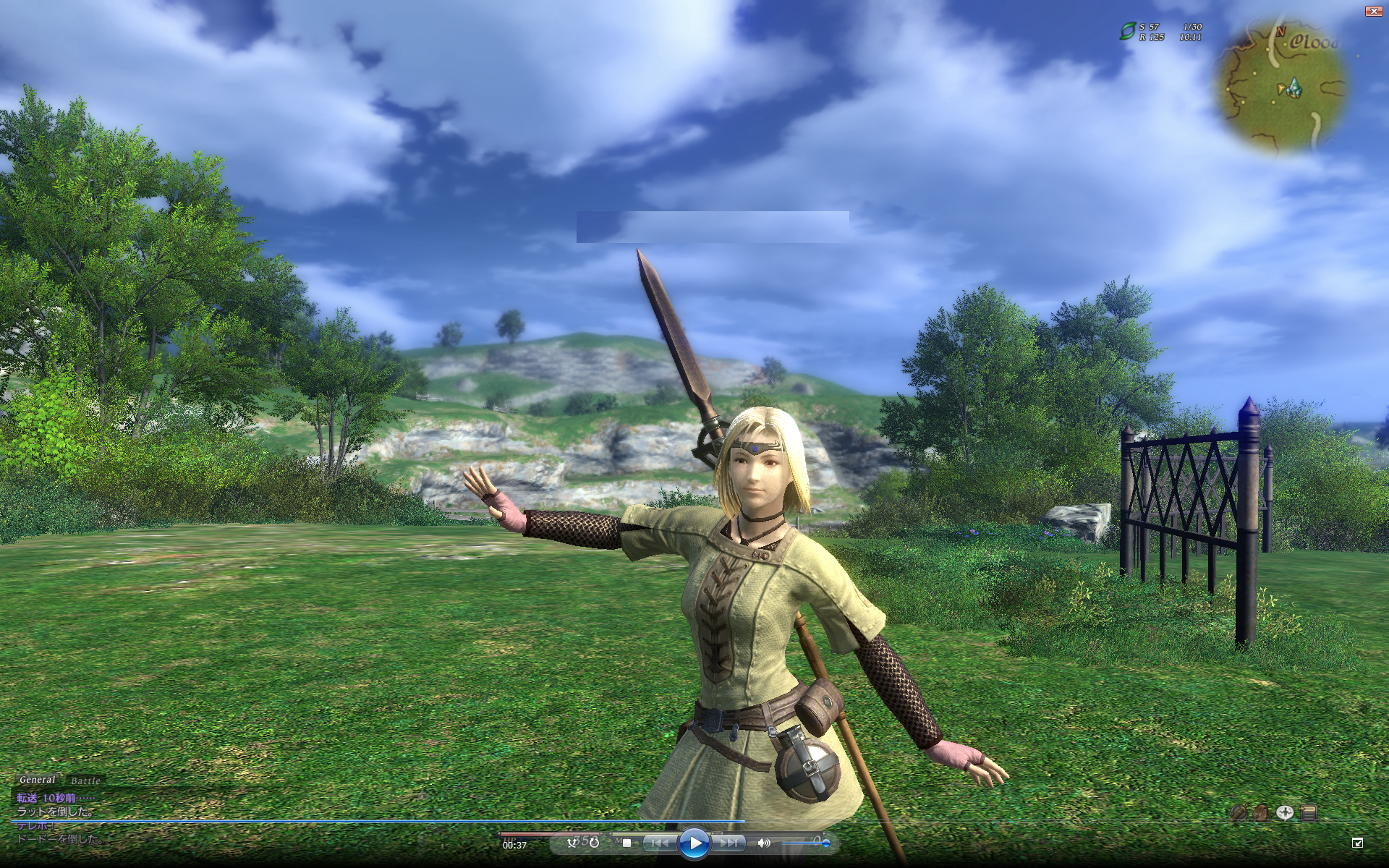1389x868 pixels.
Task: Toggle repeat in the media player
Action: point(594,842)
